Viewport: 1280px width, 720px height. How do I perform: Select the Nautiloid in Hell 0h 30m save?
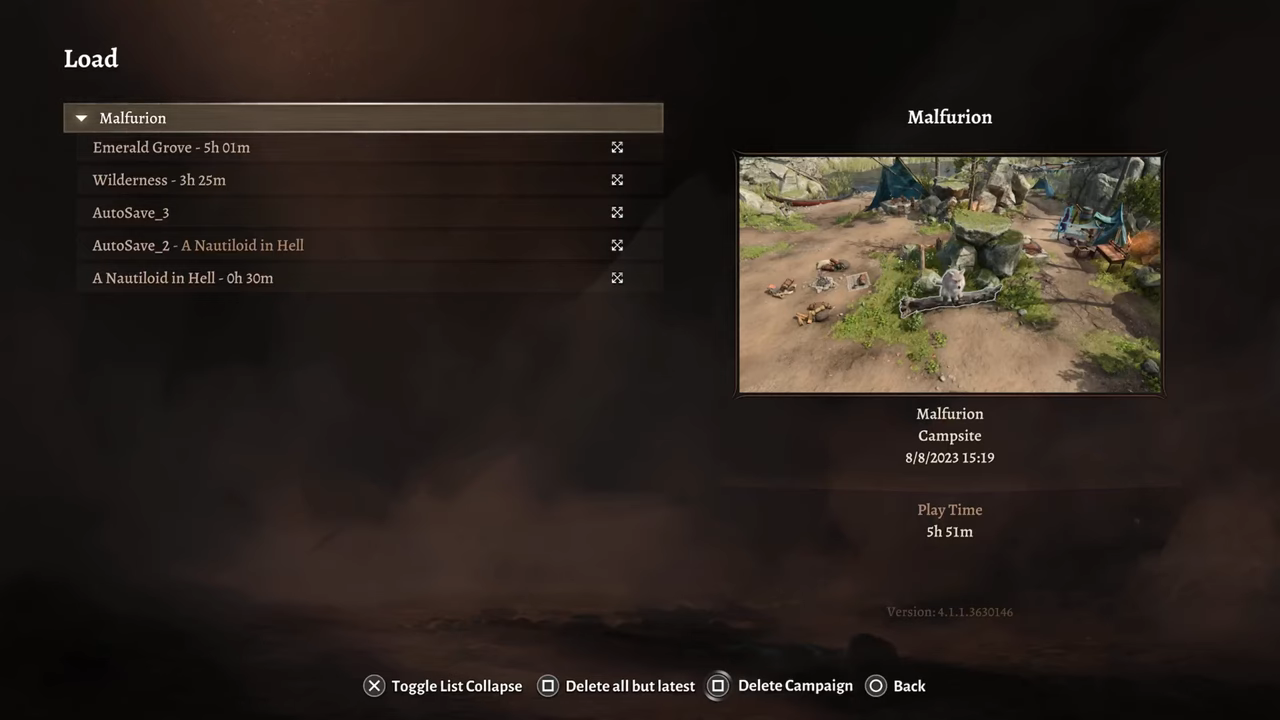(x=183, y=278)
